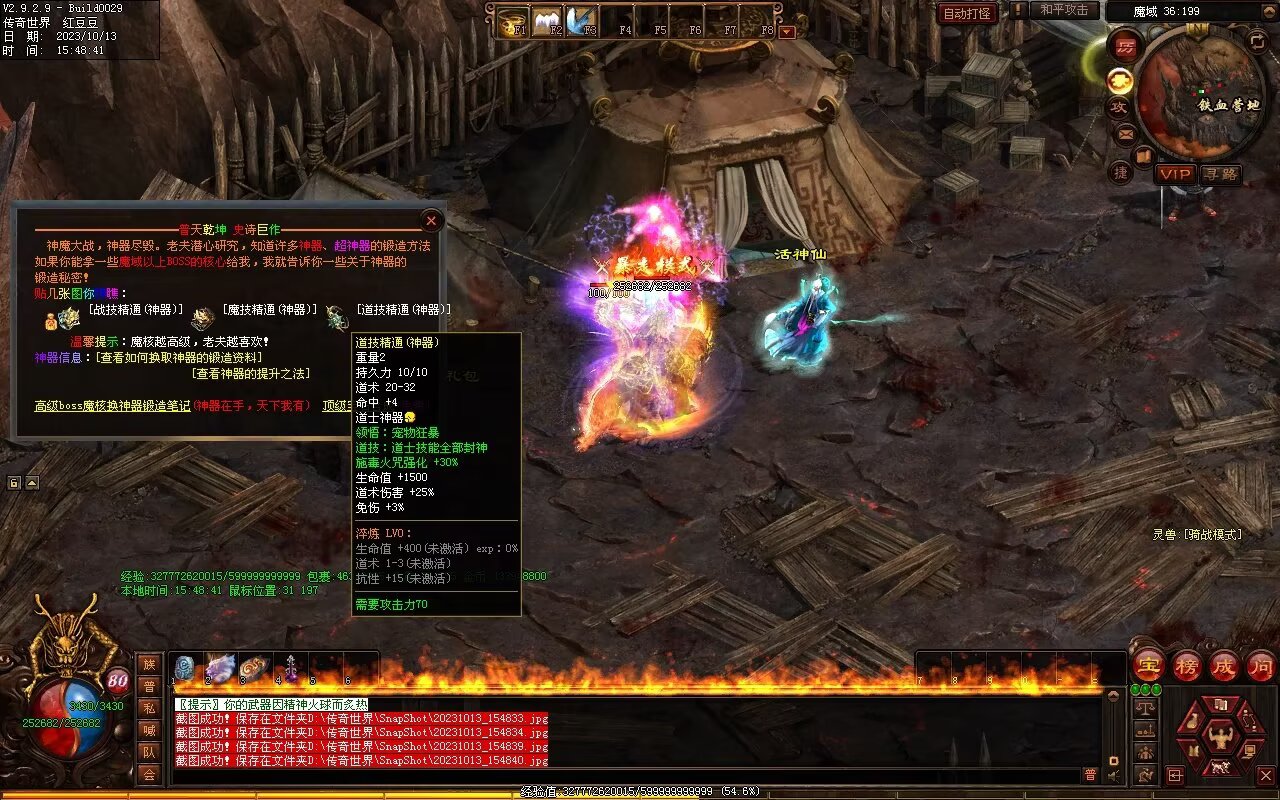Open the mail envelope icon
The width and height of the screenshot is (1280, 800).
1125,133
